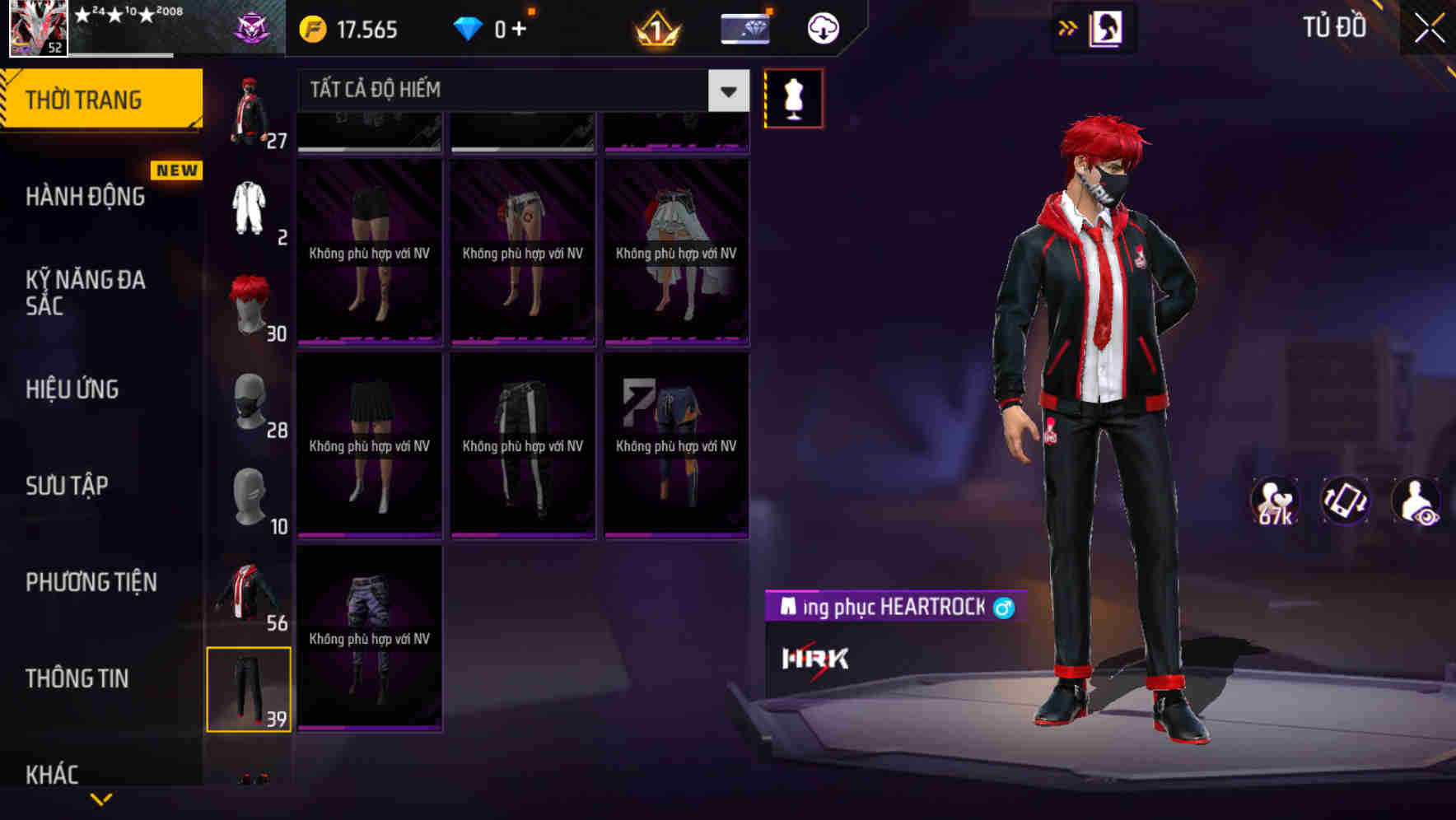Collapse the panel using the double arrows
Screen dimensions: 1456x820
1068,27
